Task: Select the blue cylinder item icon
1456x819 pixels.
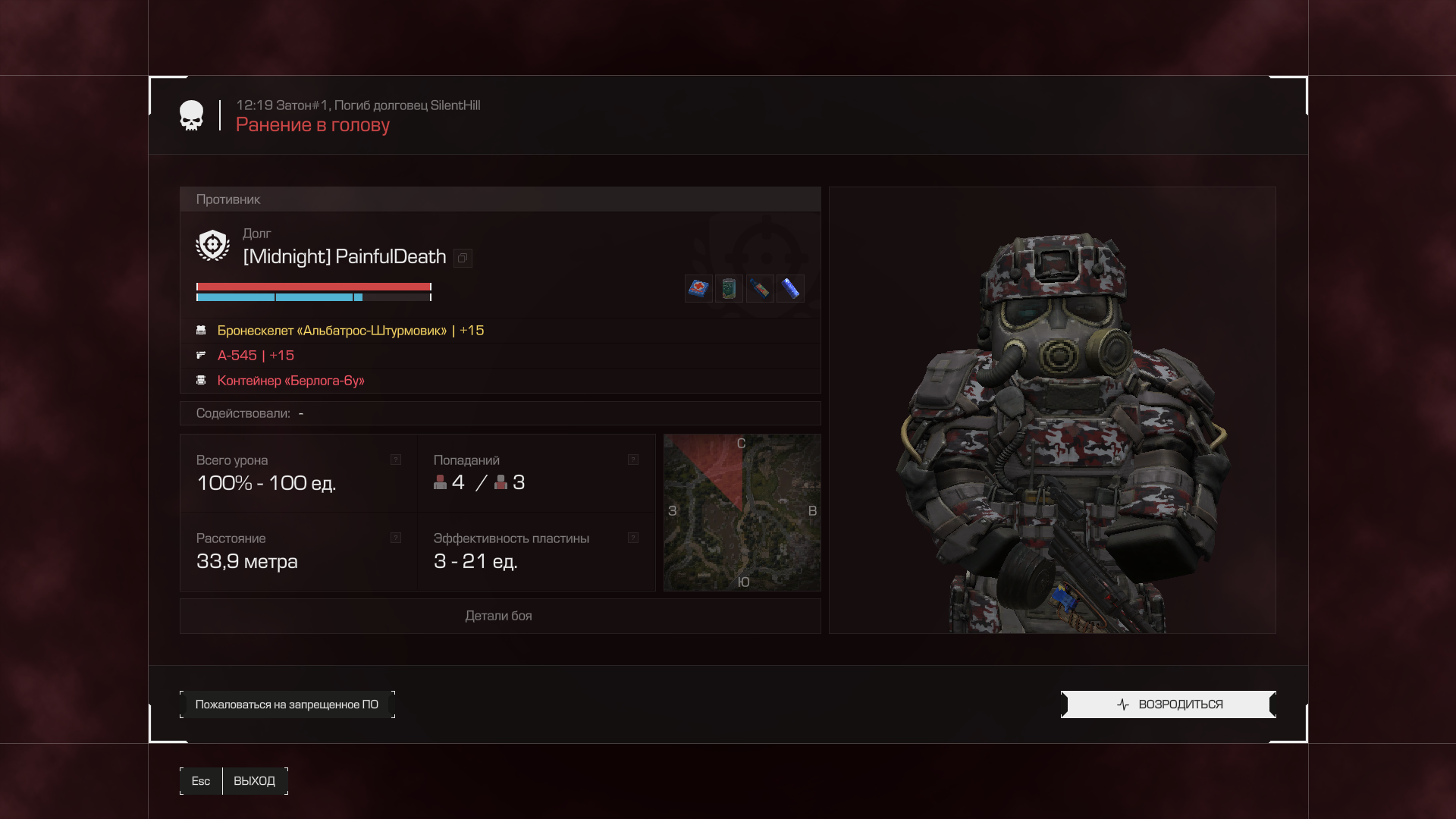Action: (x=790, y=289)
